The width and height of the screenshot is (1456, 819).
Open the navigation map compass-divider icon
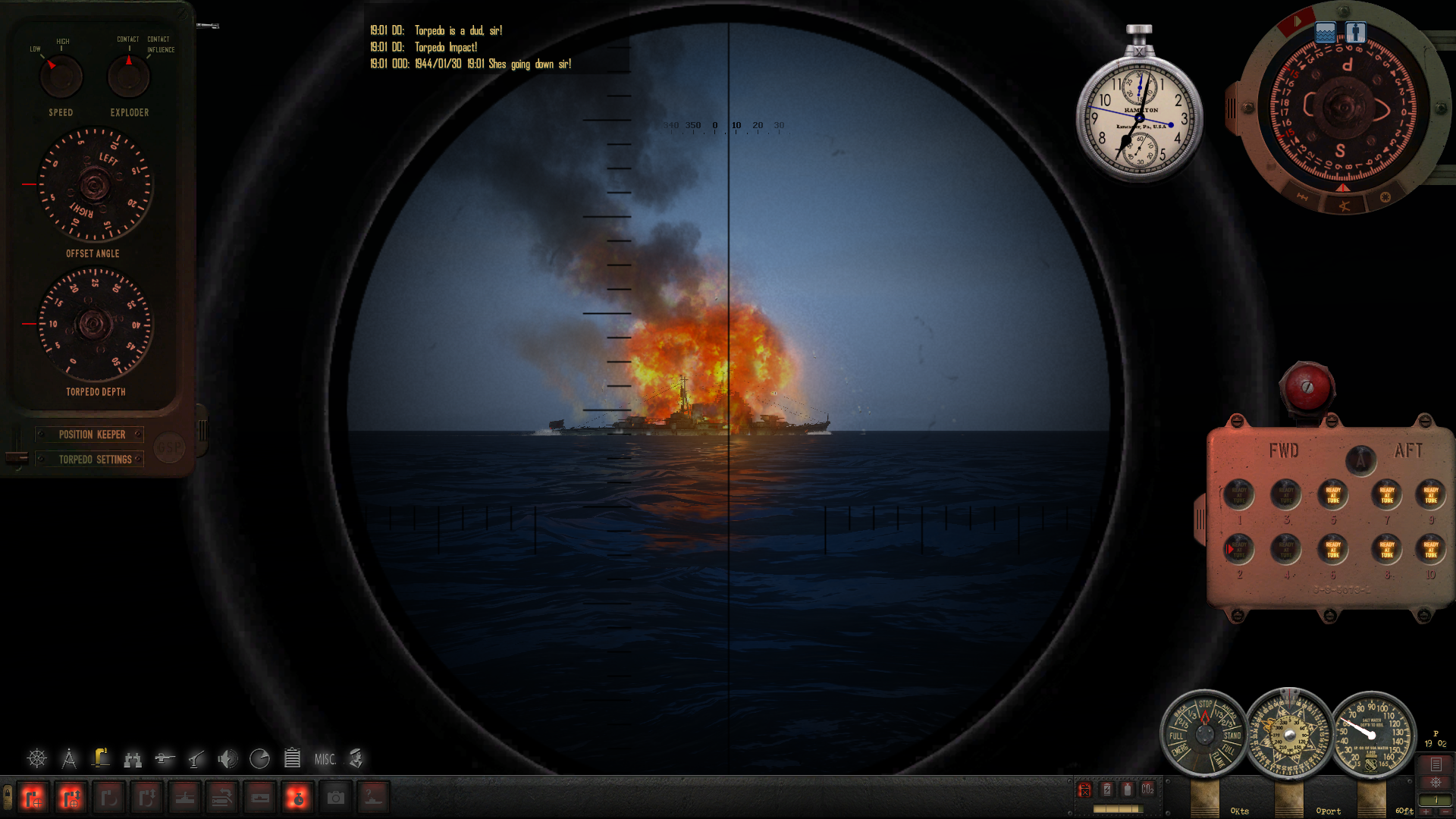69,758
